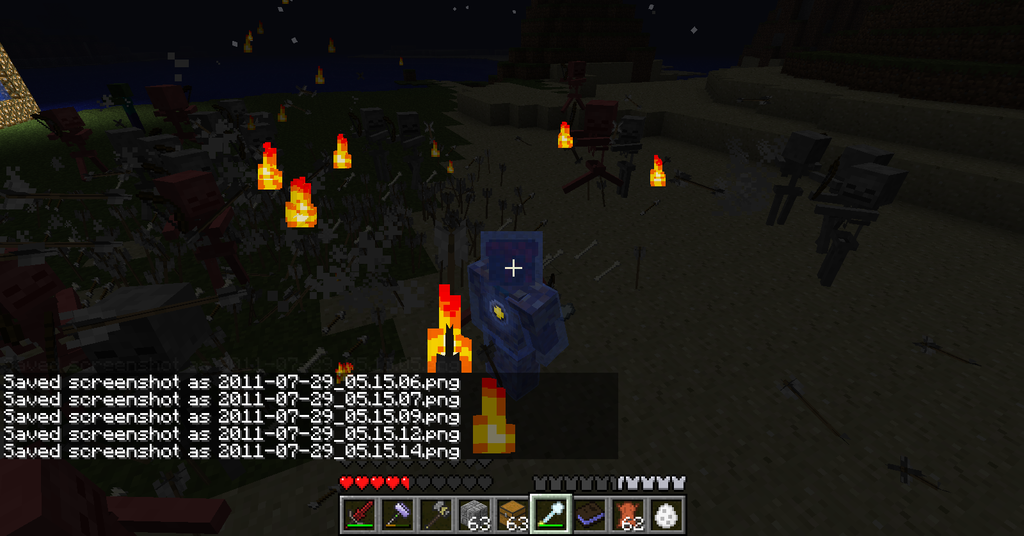The height and width of the screenshot is (536, 1024).
Task: Select the stone brick stack slot
Action: coord(474,514)
